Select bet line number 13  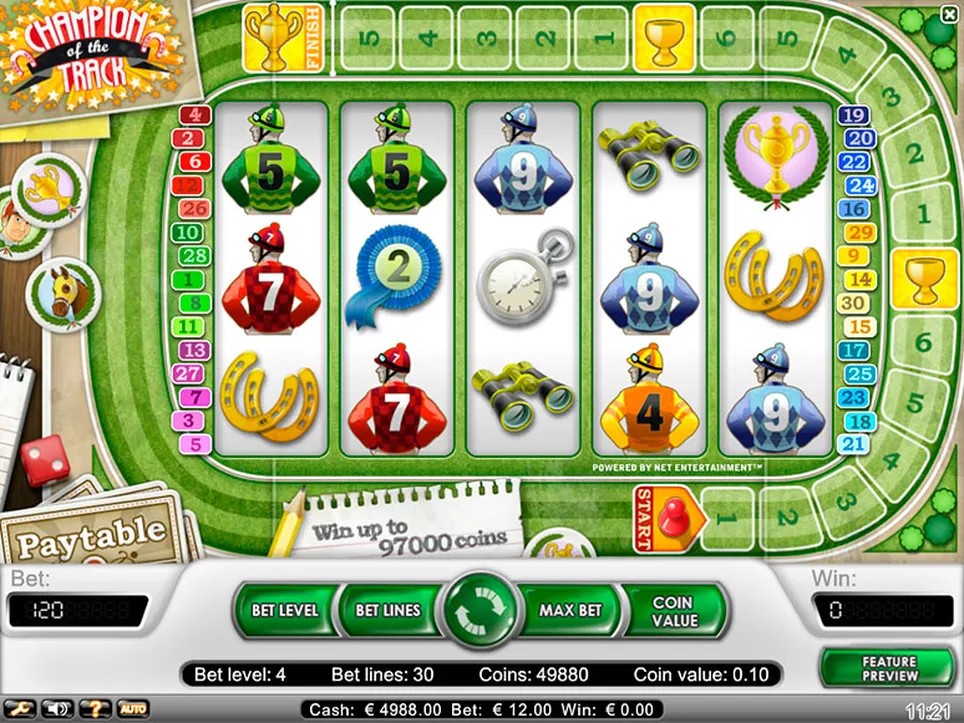(193, 350)
